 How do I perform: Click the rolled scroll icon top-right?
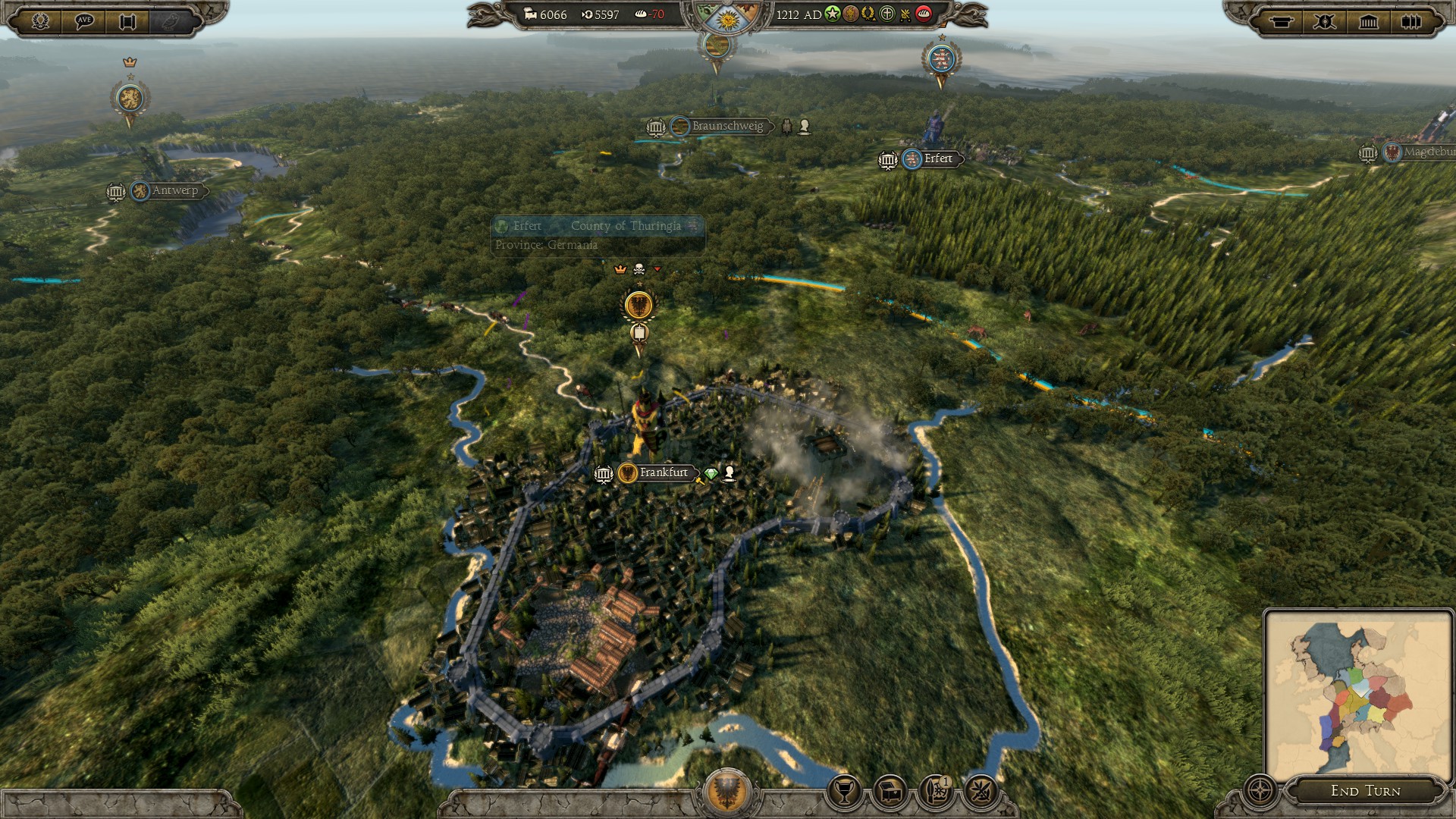tap(1282, 21)
